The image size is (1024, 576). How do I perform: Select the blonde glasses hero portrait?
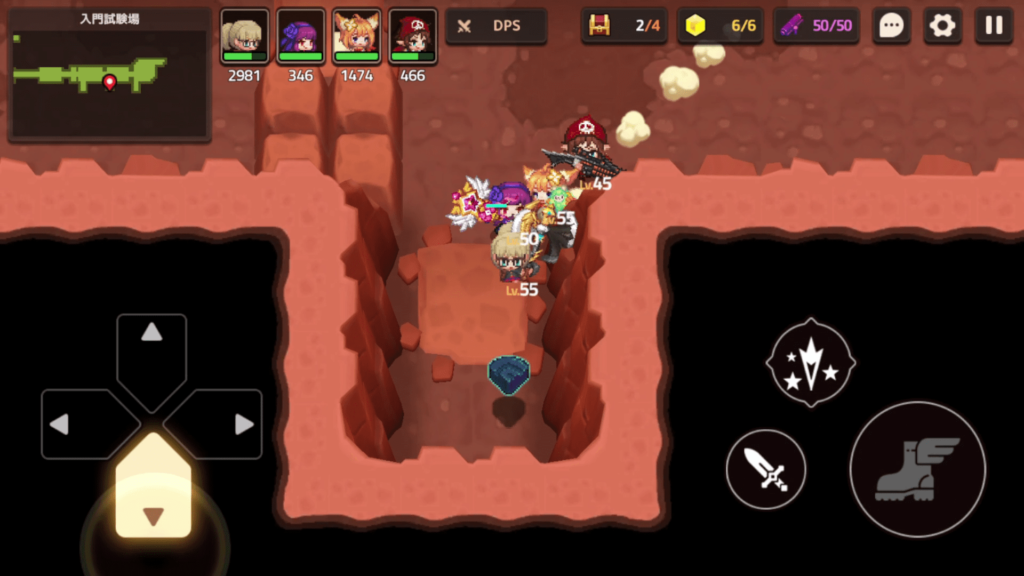[244, 37]
